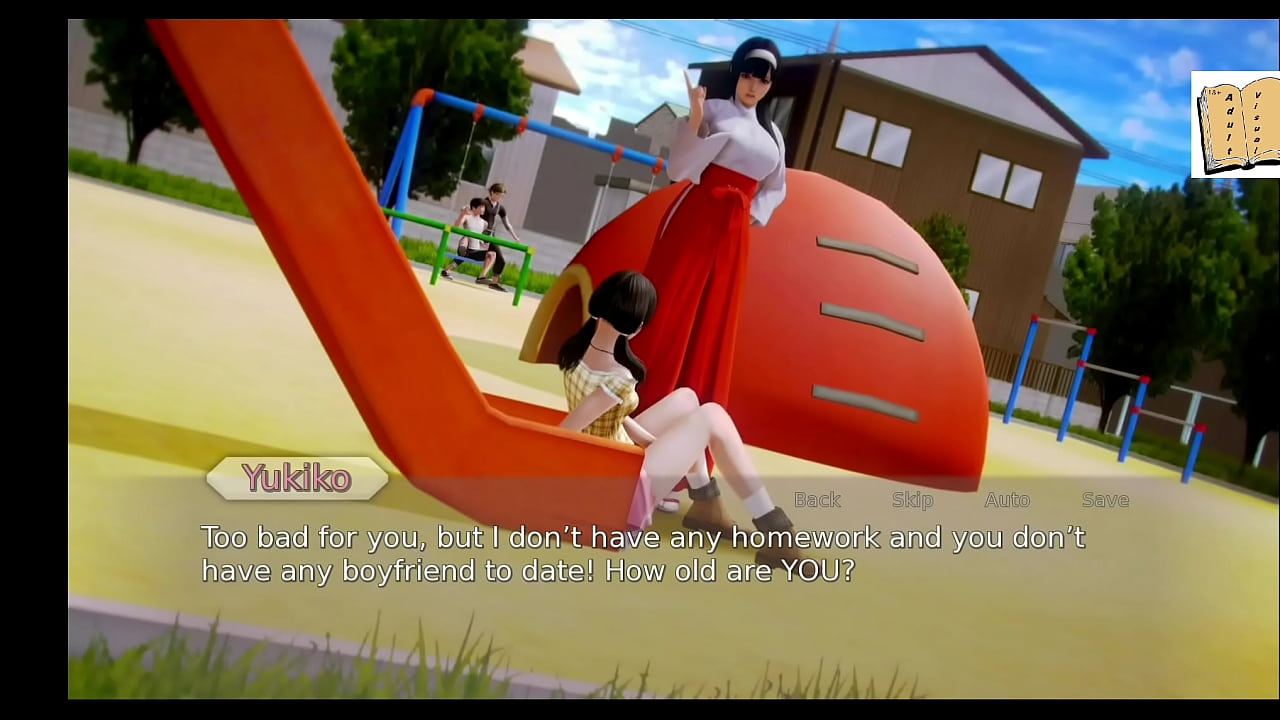Open the Save menu
Screen dimensions: 1280x720
click(1105, 500)
